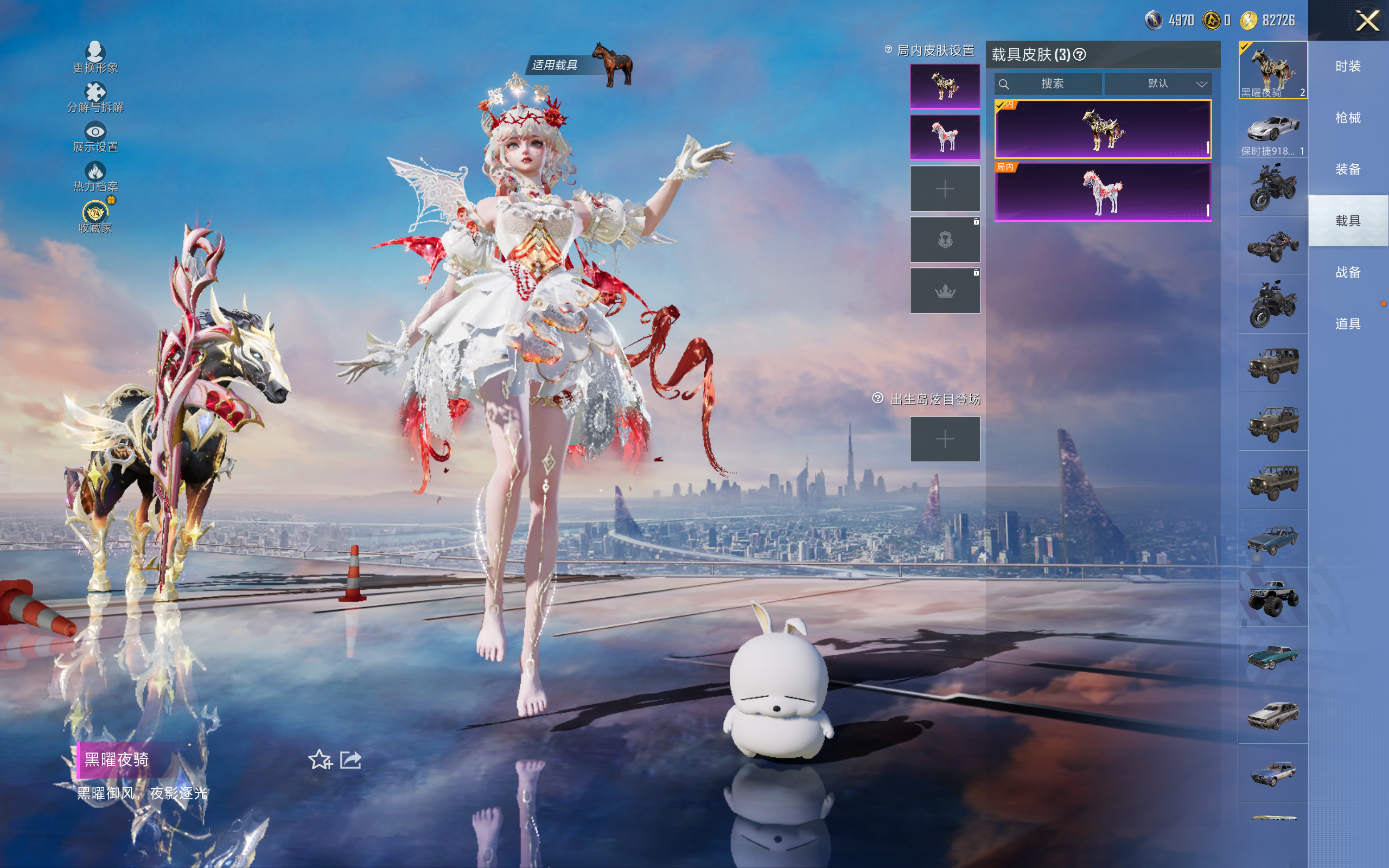Open 分解与拆解 option
1389x868 pixels.
pos(95,97)
